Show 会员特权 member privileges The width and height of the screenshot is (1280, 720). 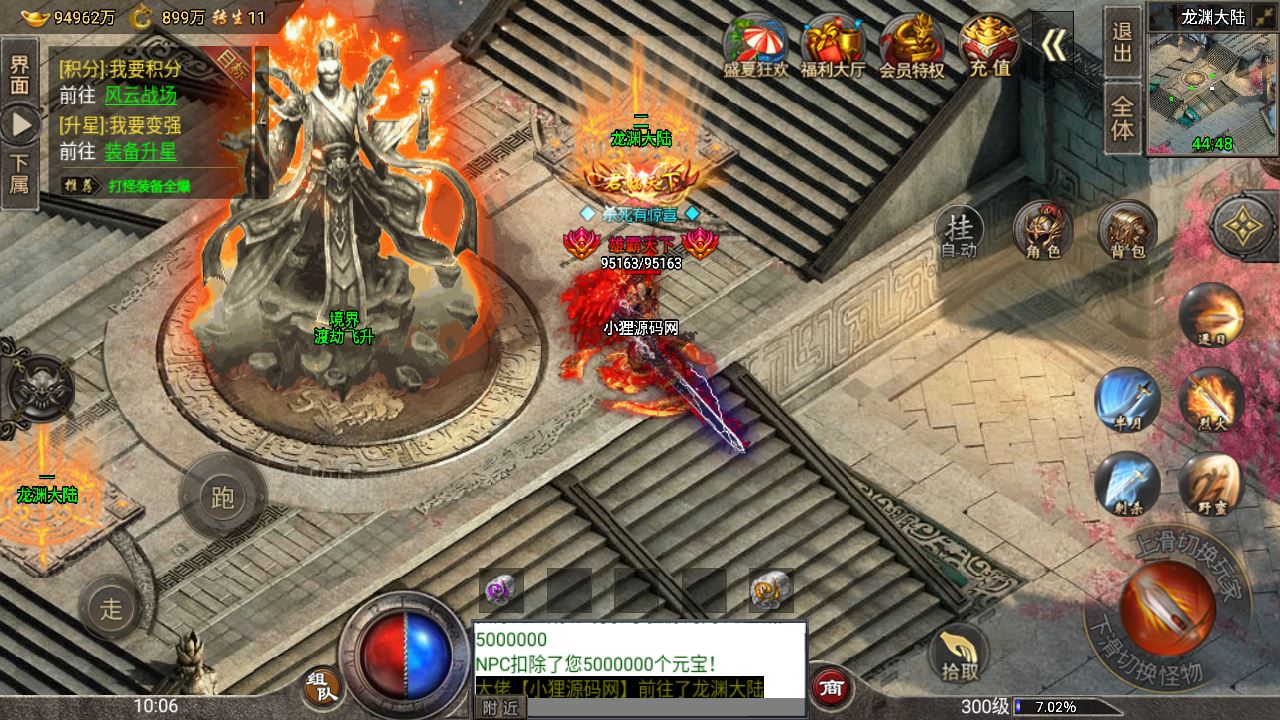911,46
